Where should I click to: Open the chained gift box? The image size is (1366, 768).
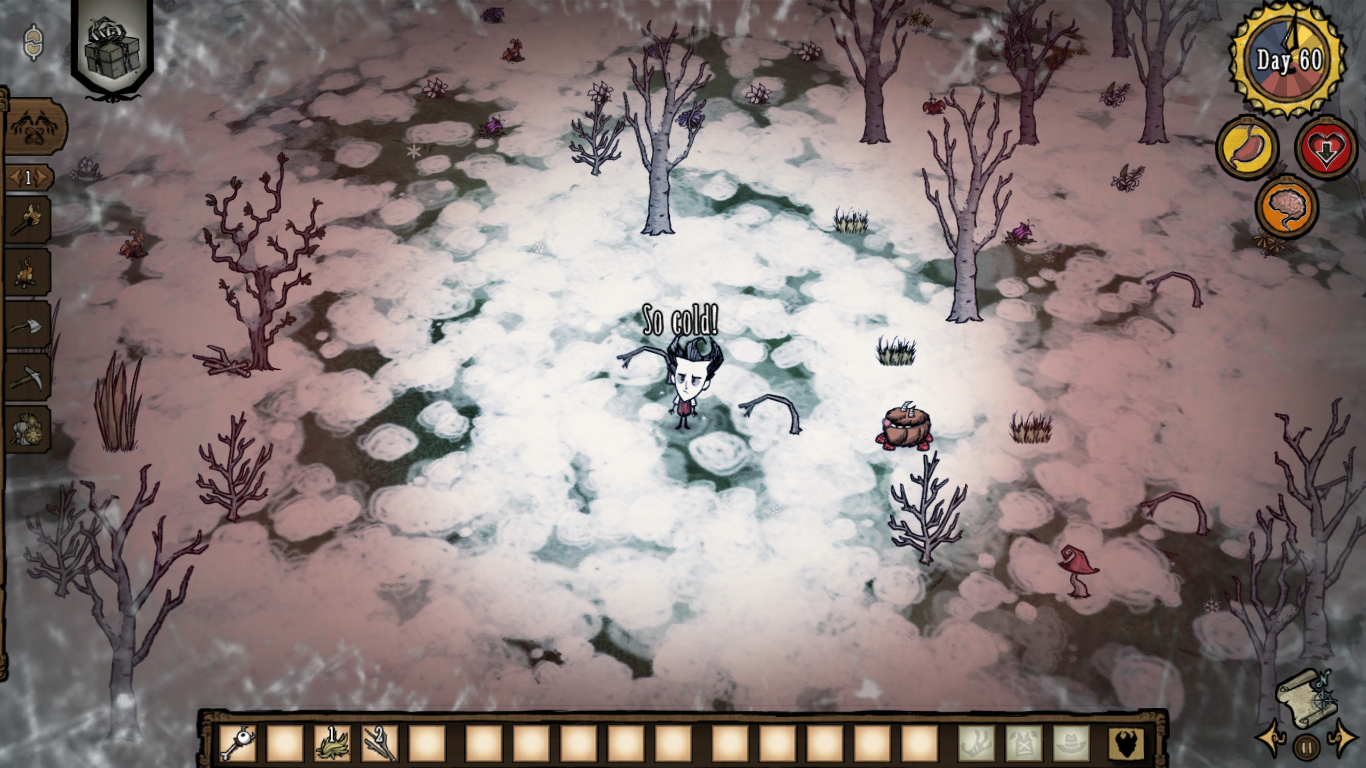pos(112,47)
